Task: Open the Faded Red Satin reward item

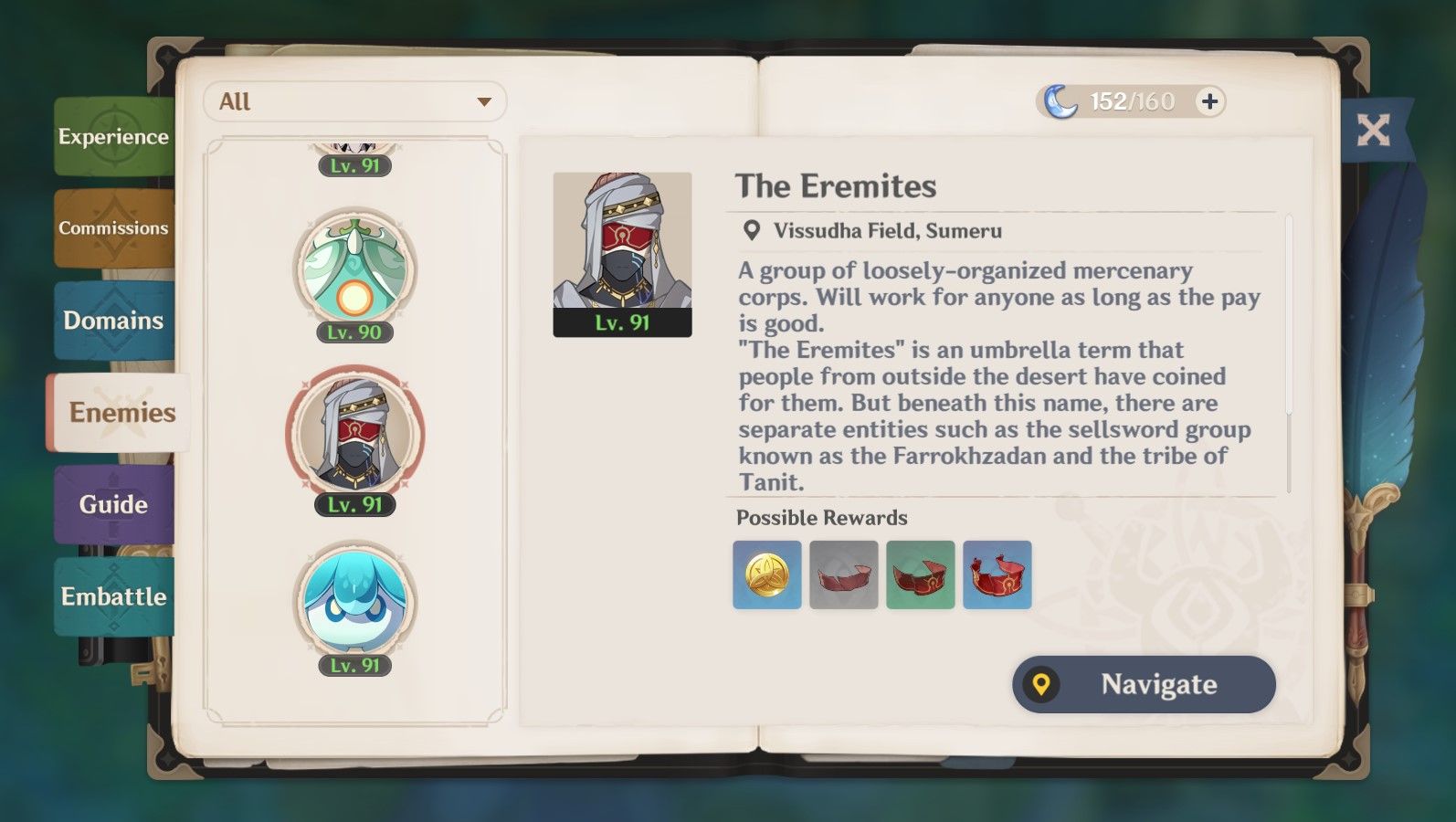Action: 843,574
